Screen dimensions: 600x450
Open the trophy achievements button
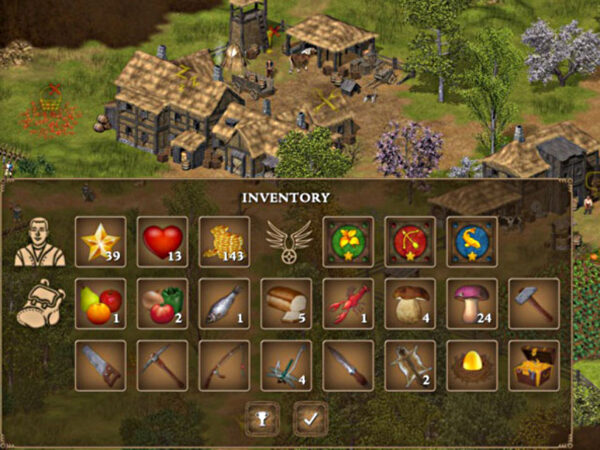pyautogui.click(x=262, y=418)
